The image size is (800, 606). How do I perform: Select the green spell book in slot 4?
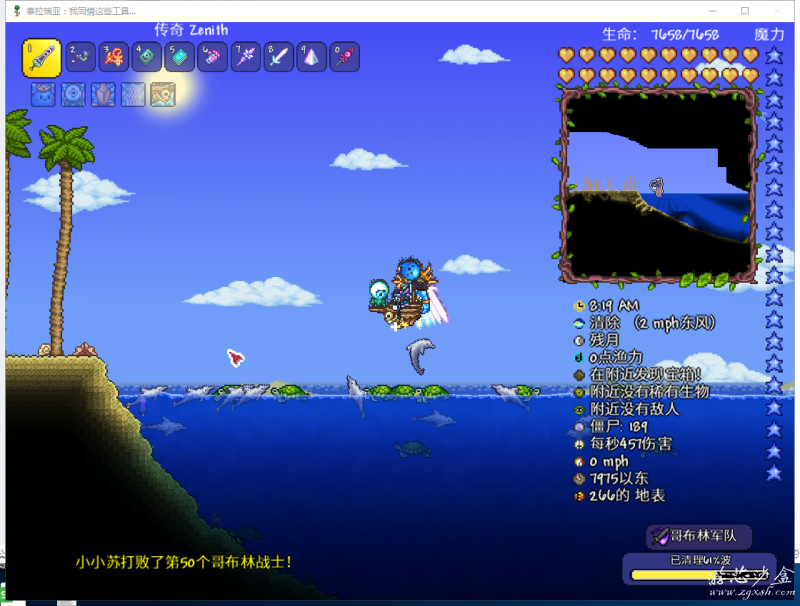click(147, 57)
